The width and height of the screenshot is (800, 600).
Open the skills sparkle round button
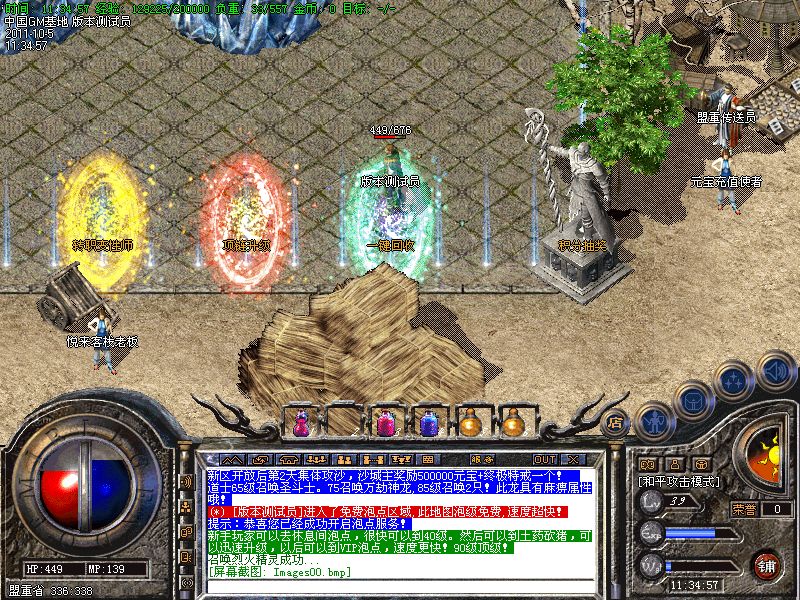click(x=735, y=379)
